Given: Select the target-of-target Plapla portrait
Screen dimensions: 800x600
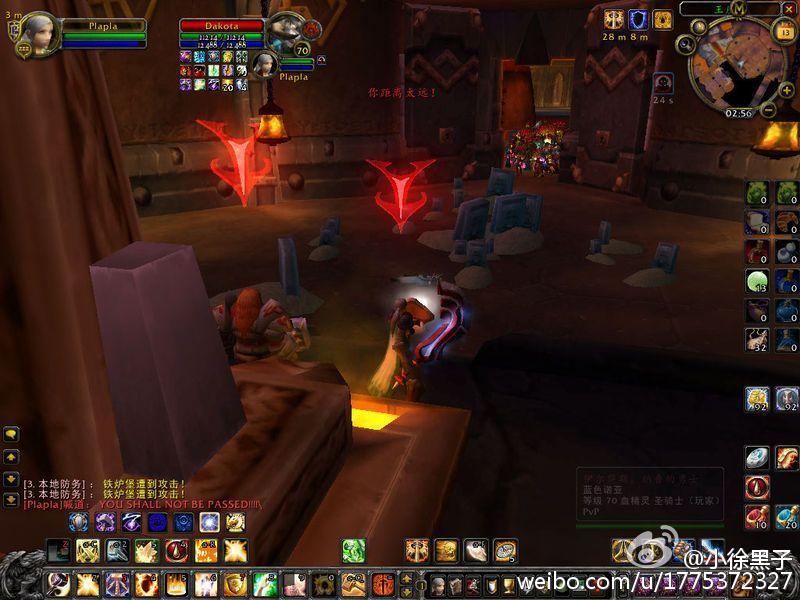Looking at the screenshot, I should (x=266, y=64).
